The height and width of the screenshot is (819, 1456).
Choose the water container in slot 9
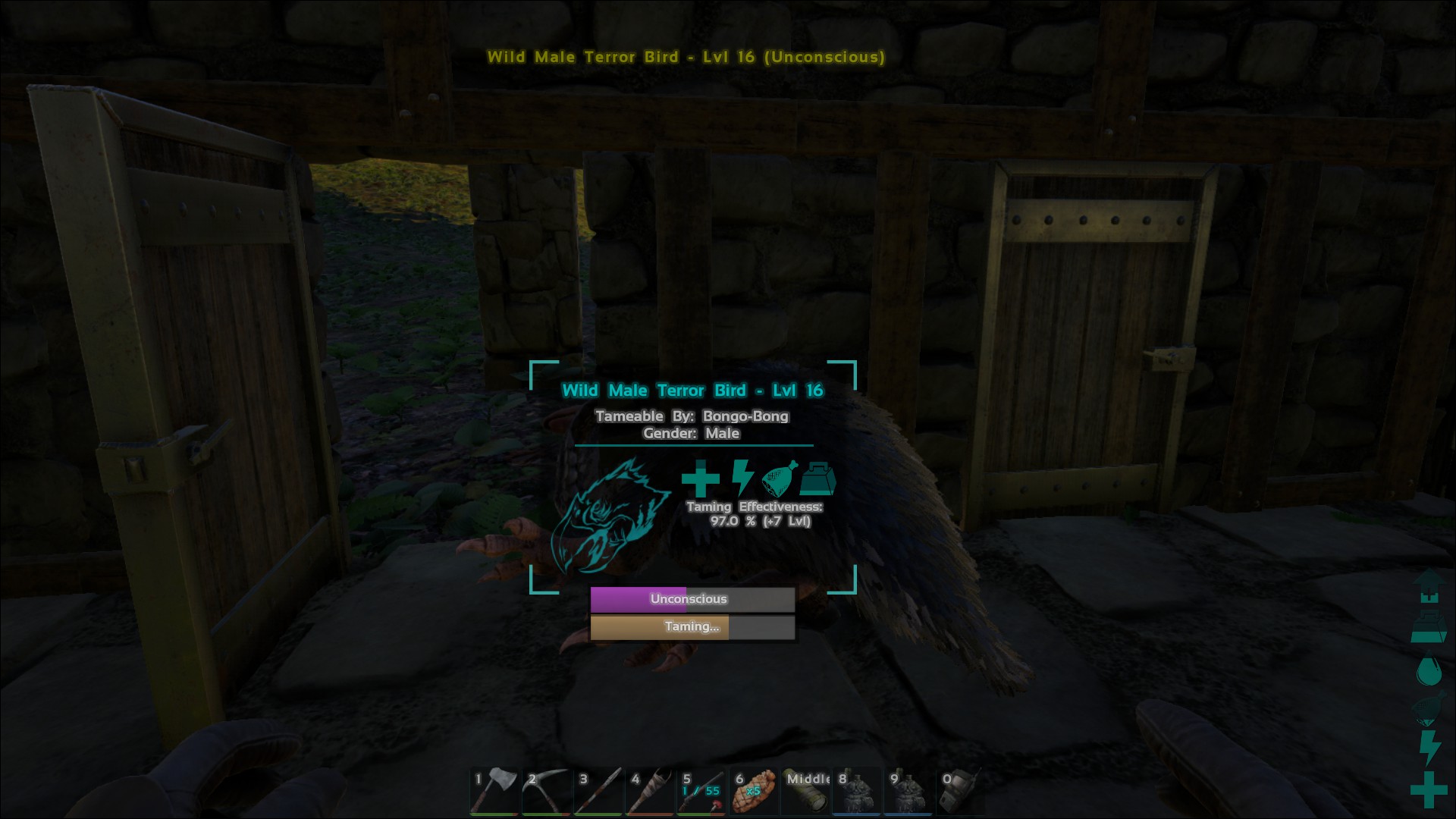click(909, 791)
